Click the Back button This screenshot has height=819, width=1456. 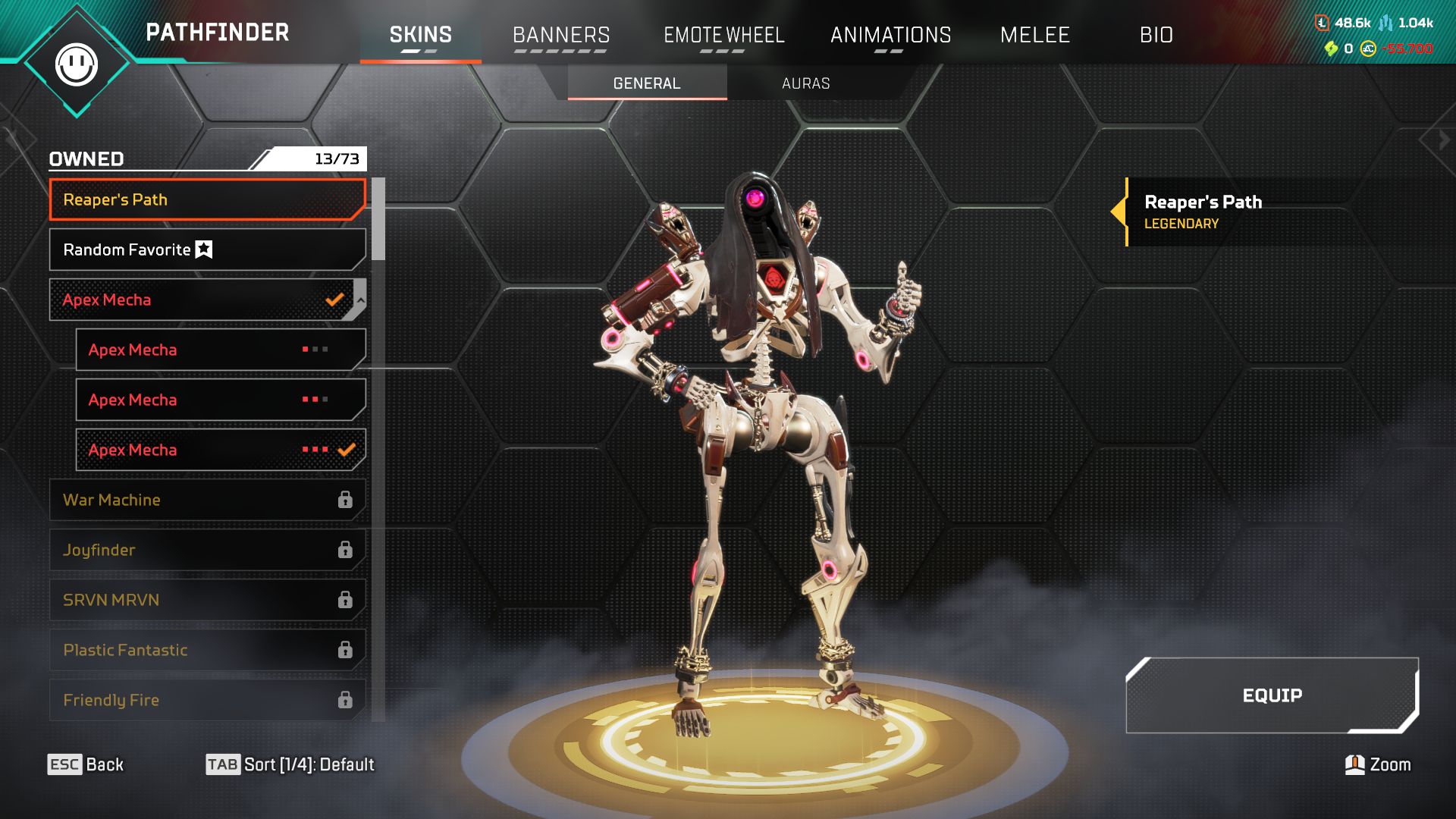coord(86,764)
